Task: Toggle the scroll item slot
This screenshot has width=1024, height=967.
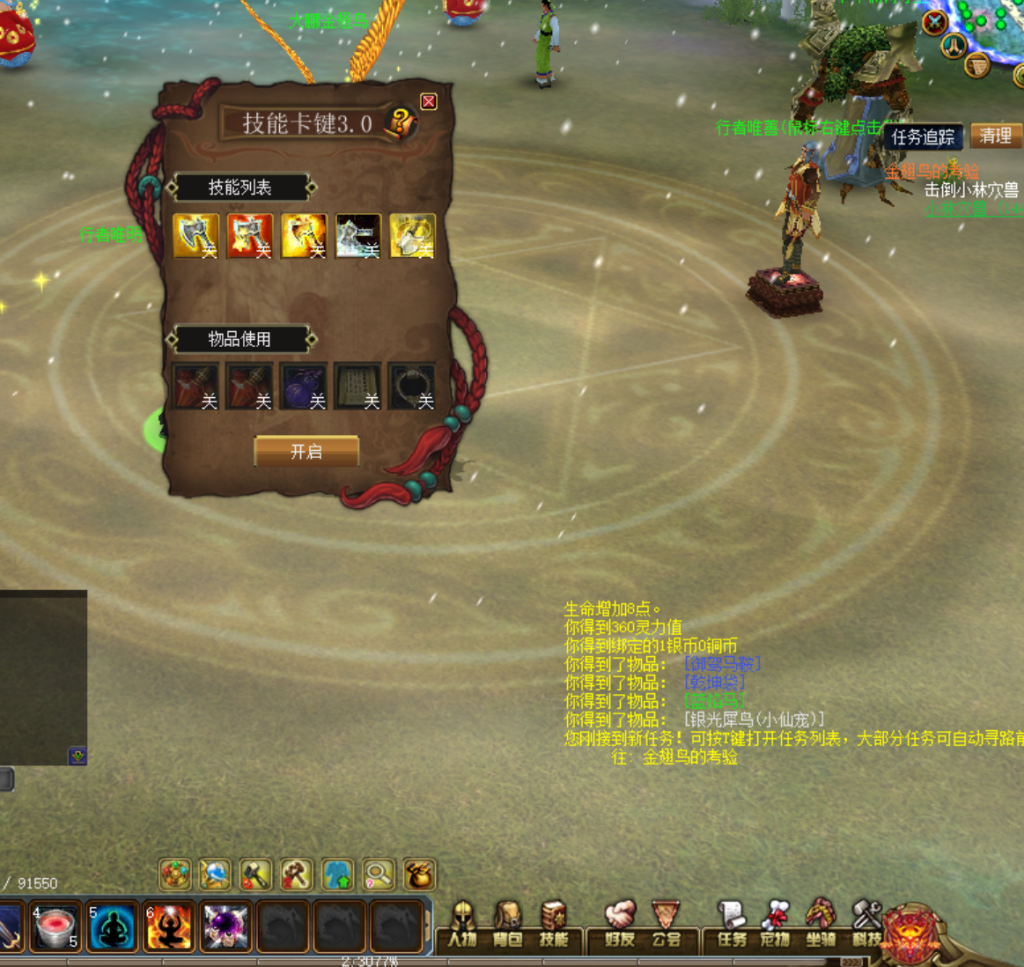Action: point(357,386)
